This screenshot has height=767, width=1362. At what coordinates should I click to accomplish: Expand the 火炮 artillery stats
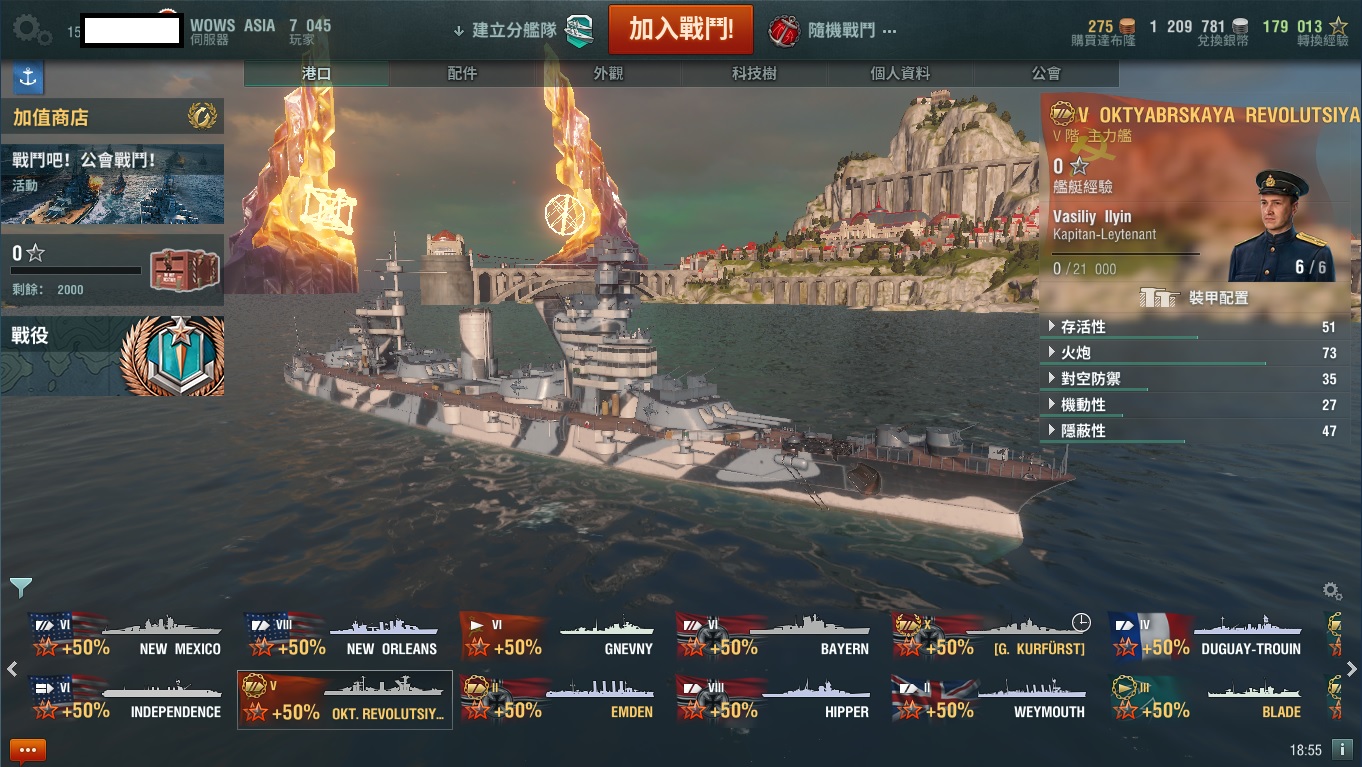pyautogui.click(x=1076, y=353)
